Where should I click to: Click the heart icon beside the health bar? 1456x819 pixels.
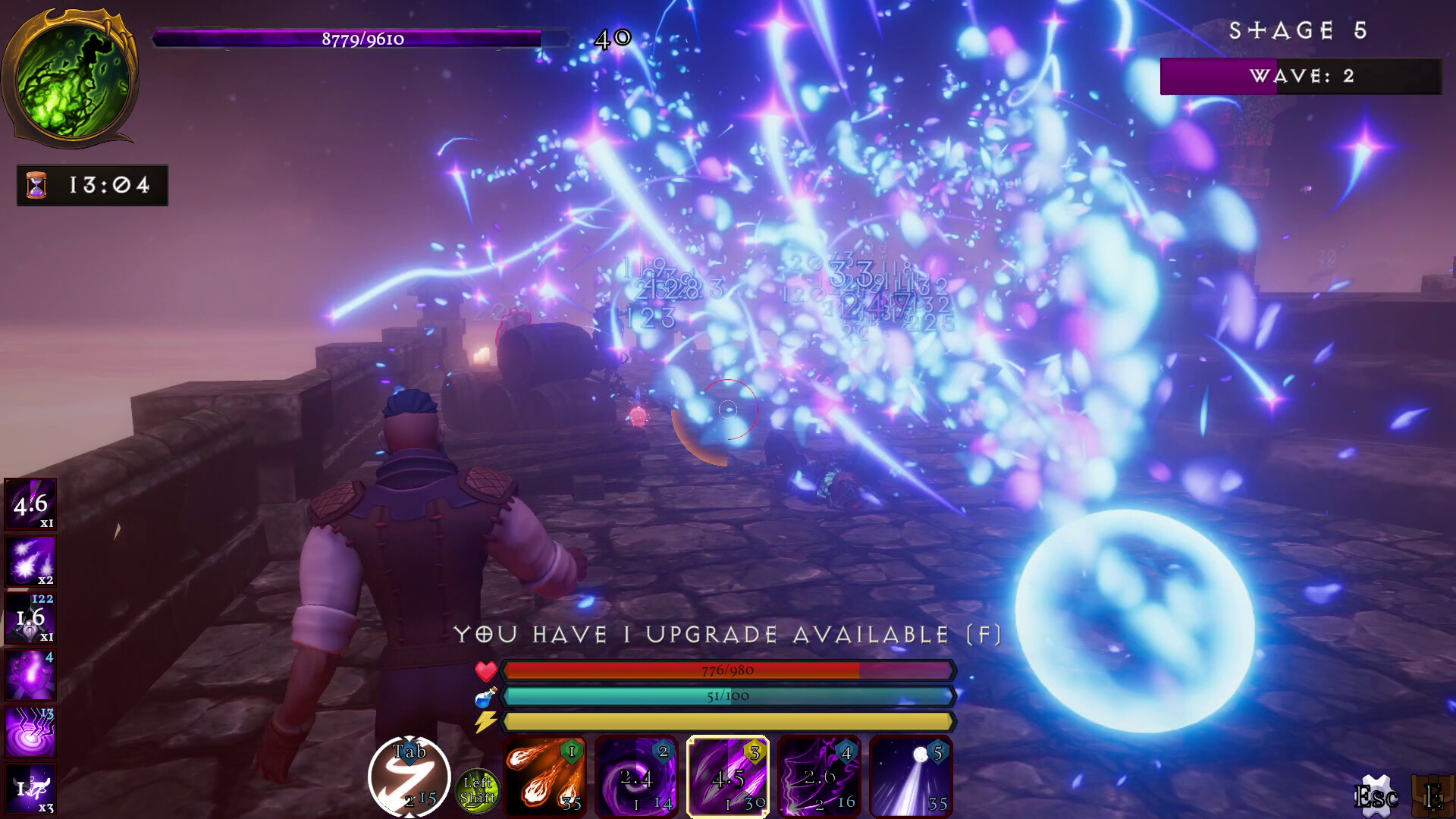coord(486,670)
